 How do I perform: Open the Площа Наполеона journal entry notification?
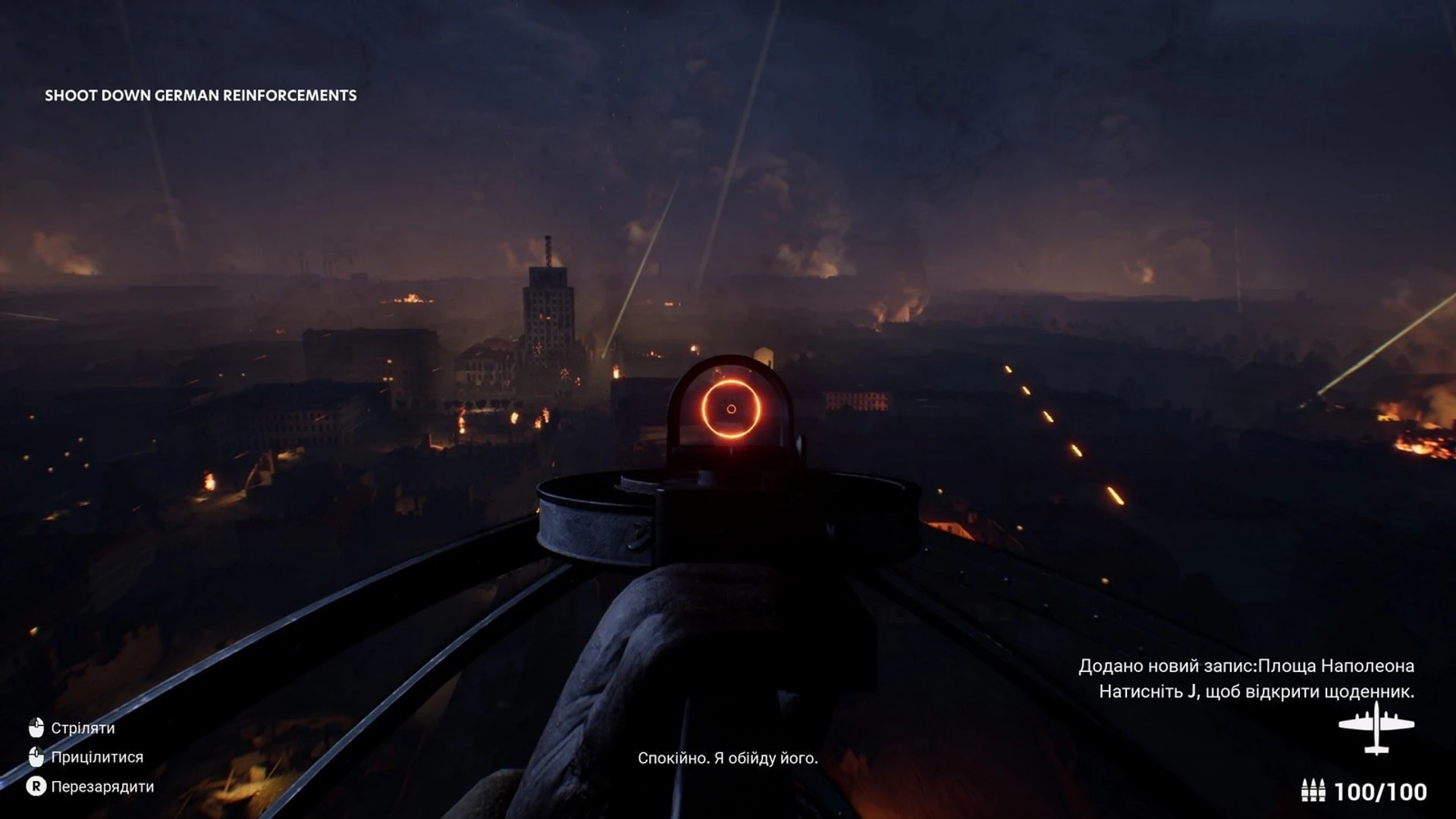coord(1246,667)
